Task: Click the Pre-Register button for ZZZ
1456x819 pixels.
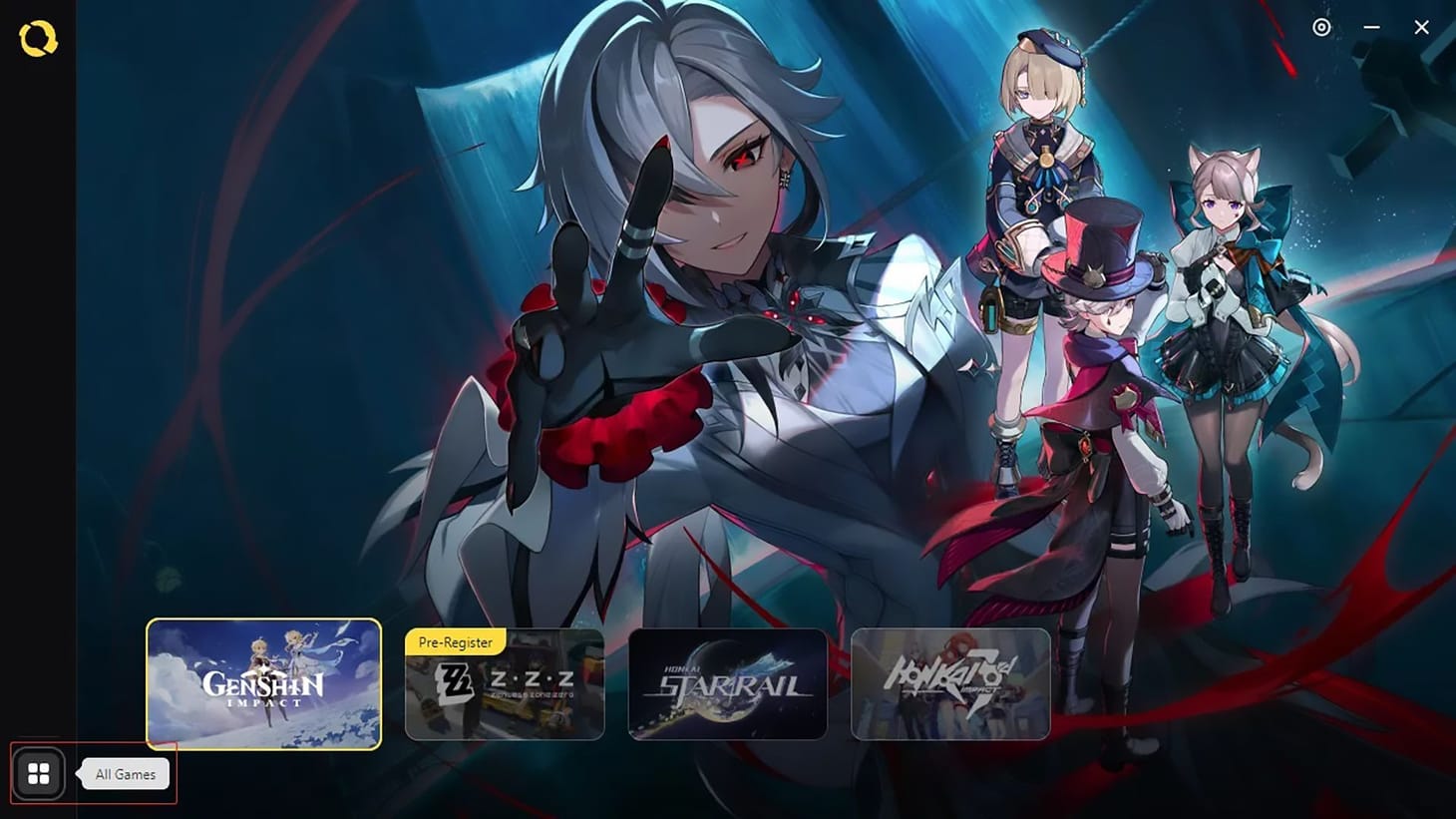Action: click(x=455, y=642)
